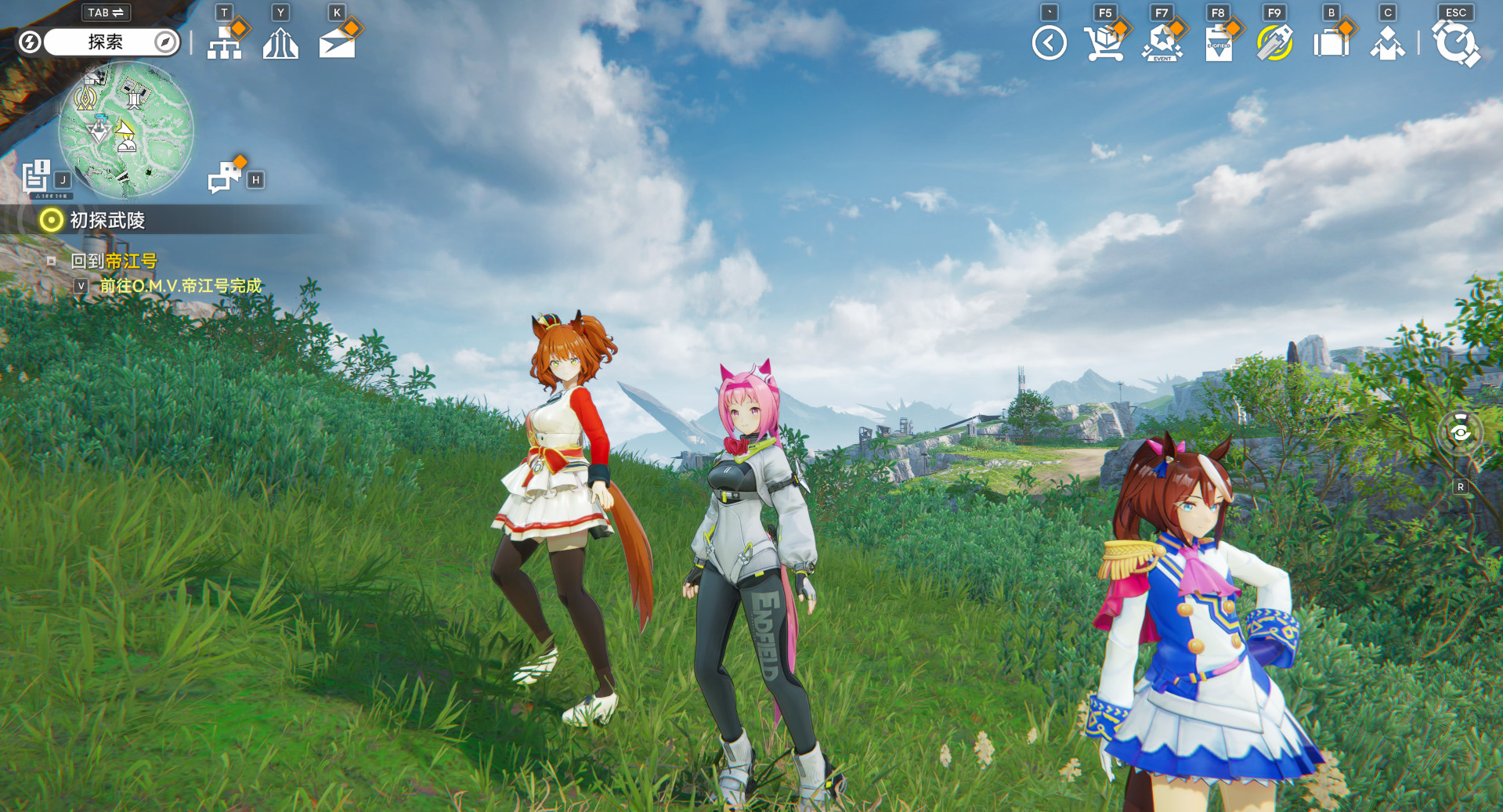This screenshot has height=812, width=1503.
Task: Open the chat bubbles icon
Action: tap(225, 177)
